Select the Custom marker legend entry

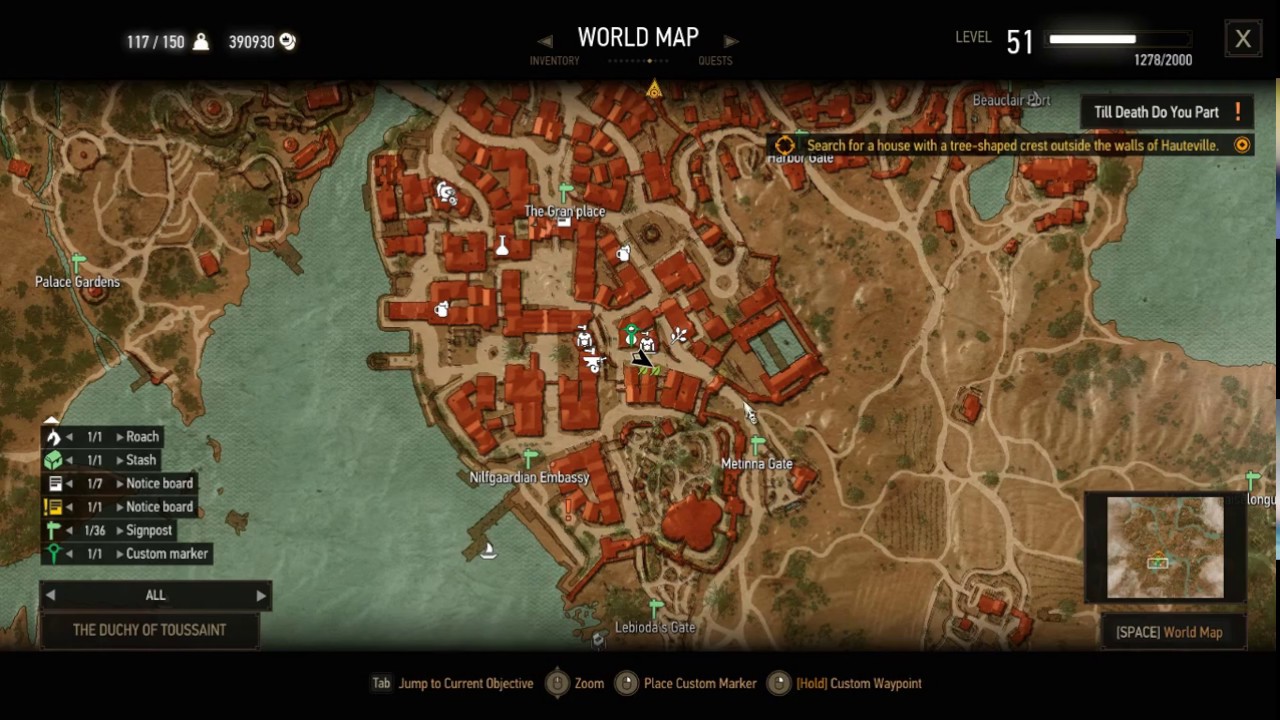click(166, 554)
